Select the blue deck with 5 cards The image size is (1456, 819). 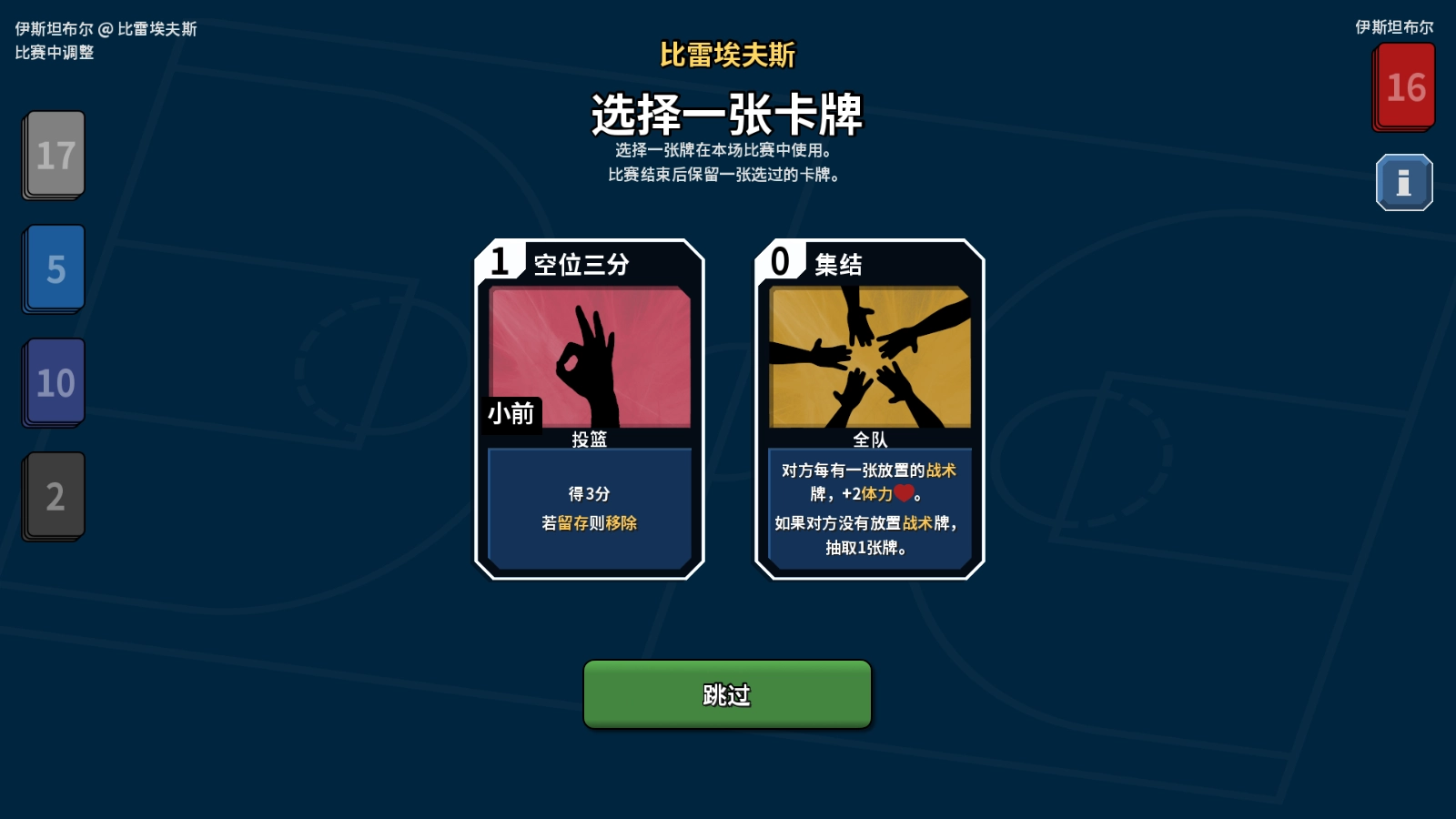53,268
